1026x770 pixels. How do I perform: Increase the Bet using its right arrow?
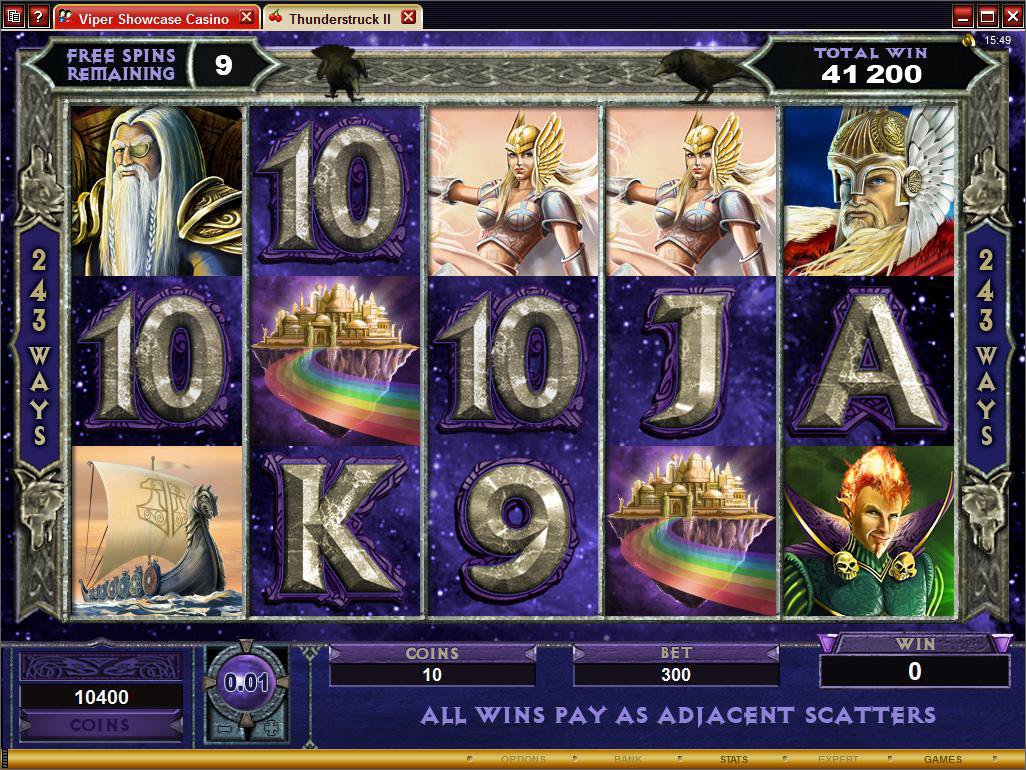pos(771,653)
